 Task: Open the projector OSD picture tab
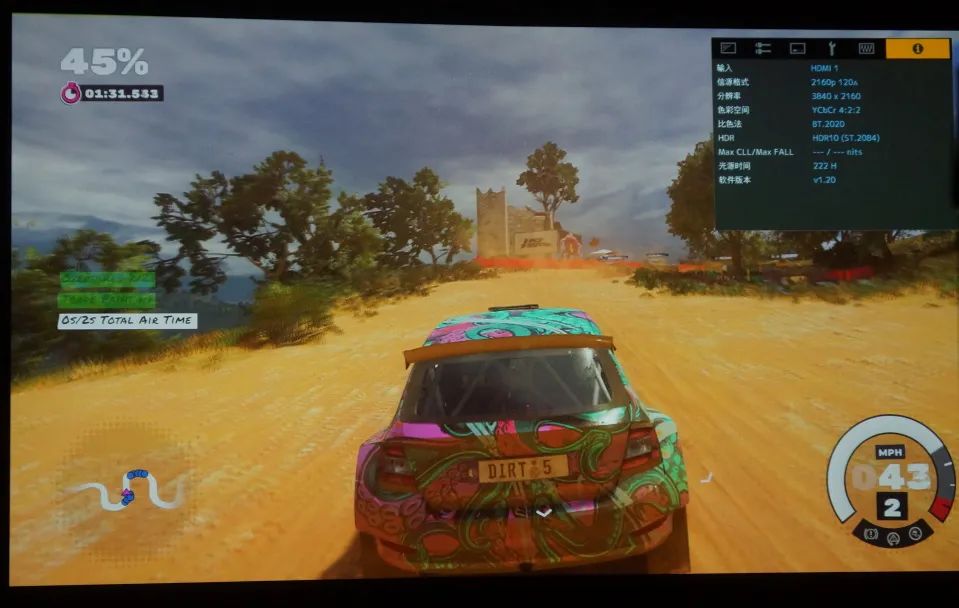tap(728, 48)
